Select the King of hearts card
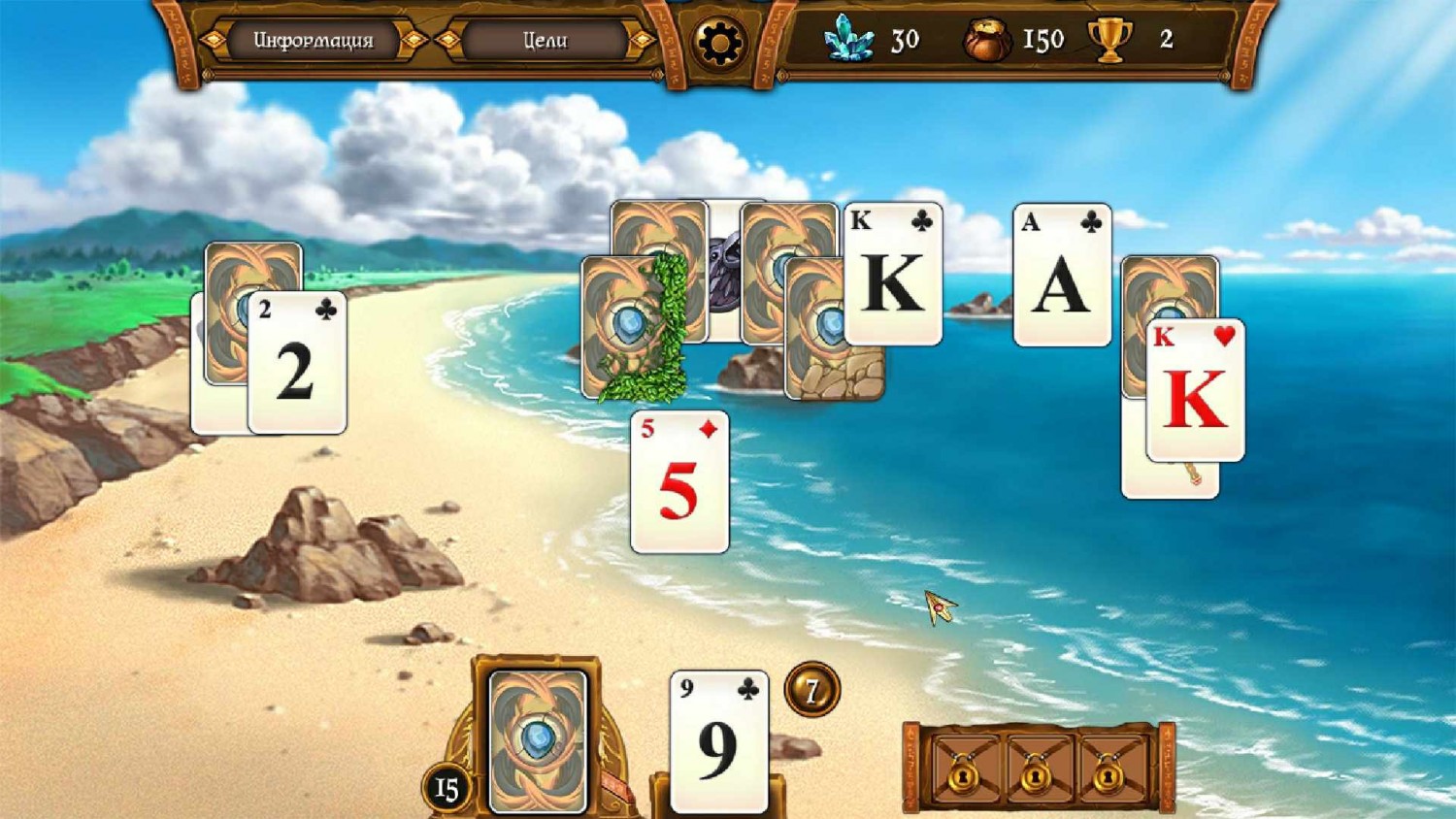This screenshot has height=819, width=1456. point(1195,390)
